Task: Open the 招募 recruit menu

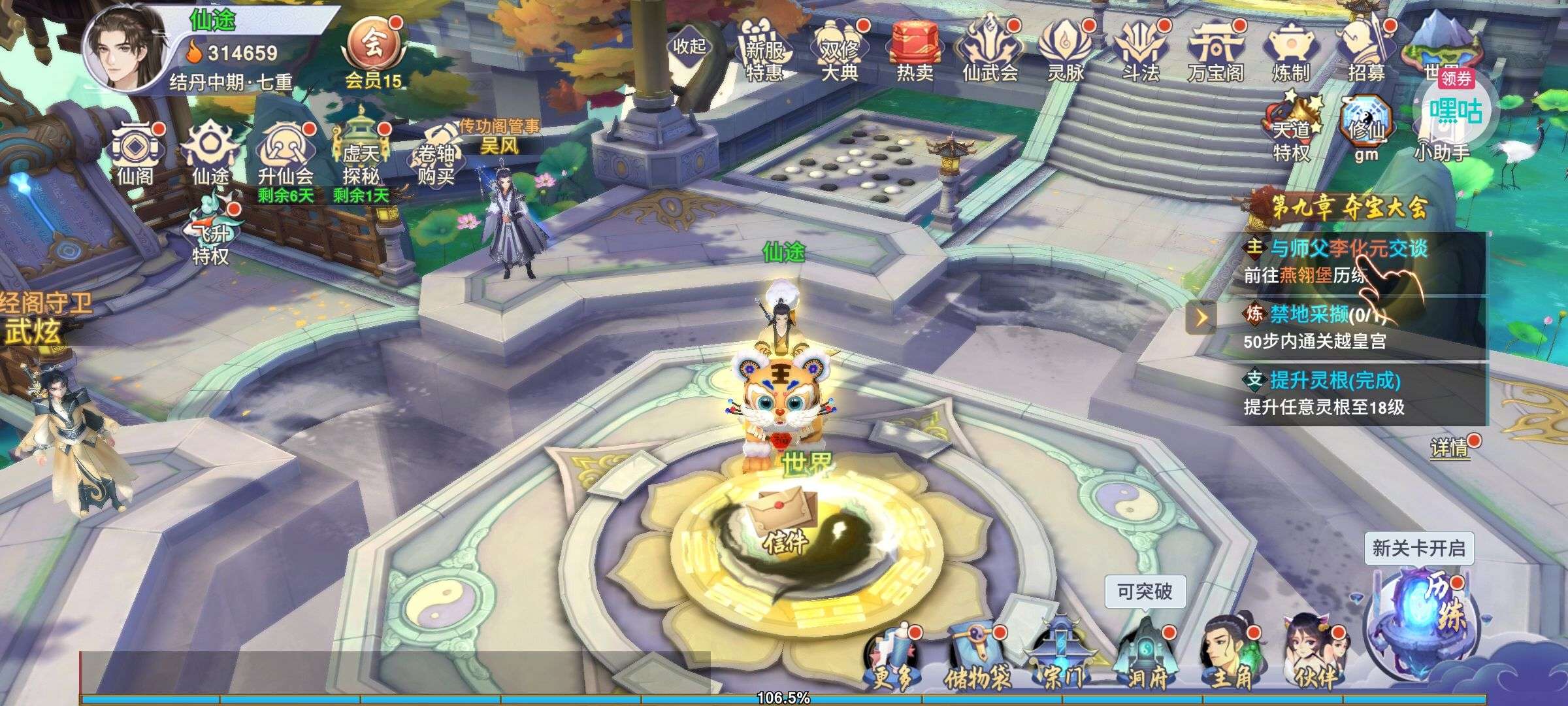Action: [x=1365, y=52]
